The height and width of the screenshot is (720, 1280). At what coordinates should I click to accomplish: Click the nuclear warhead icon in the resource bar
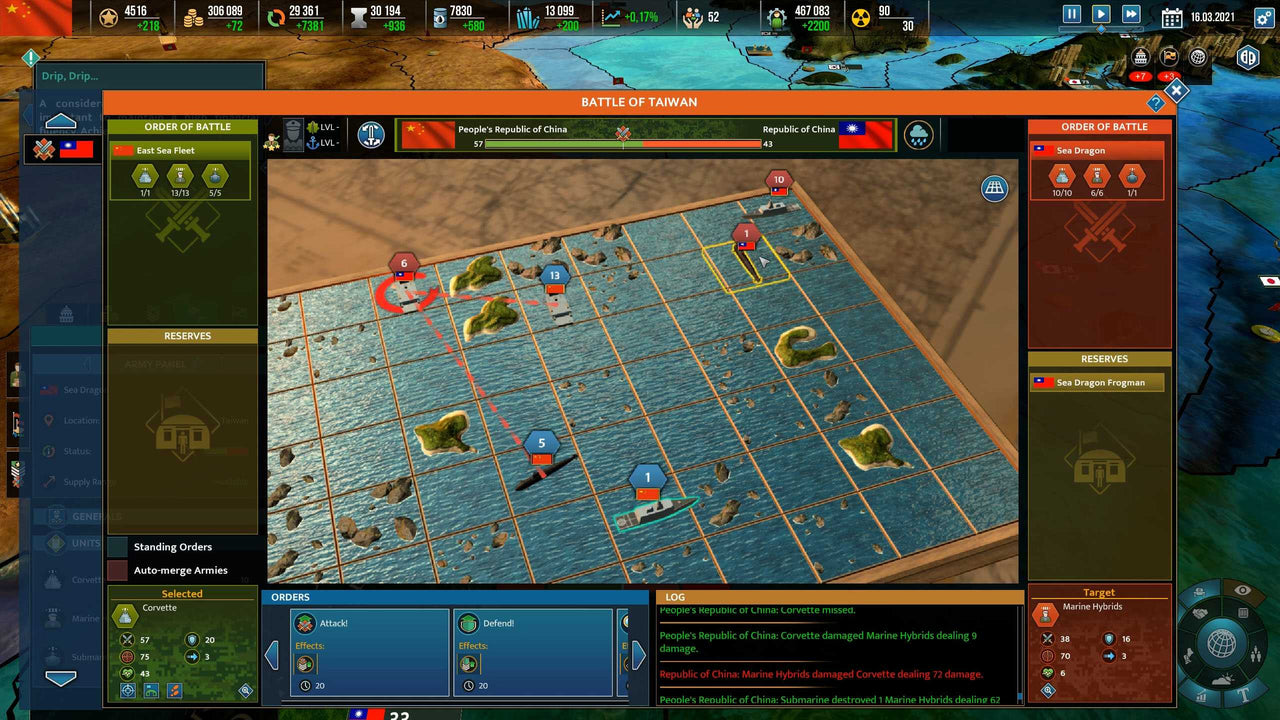862,16
